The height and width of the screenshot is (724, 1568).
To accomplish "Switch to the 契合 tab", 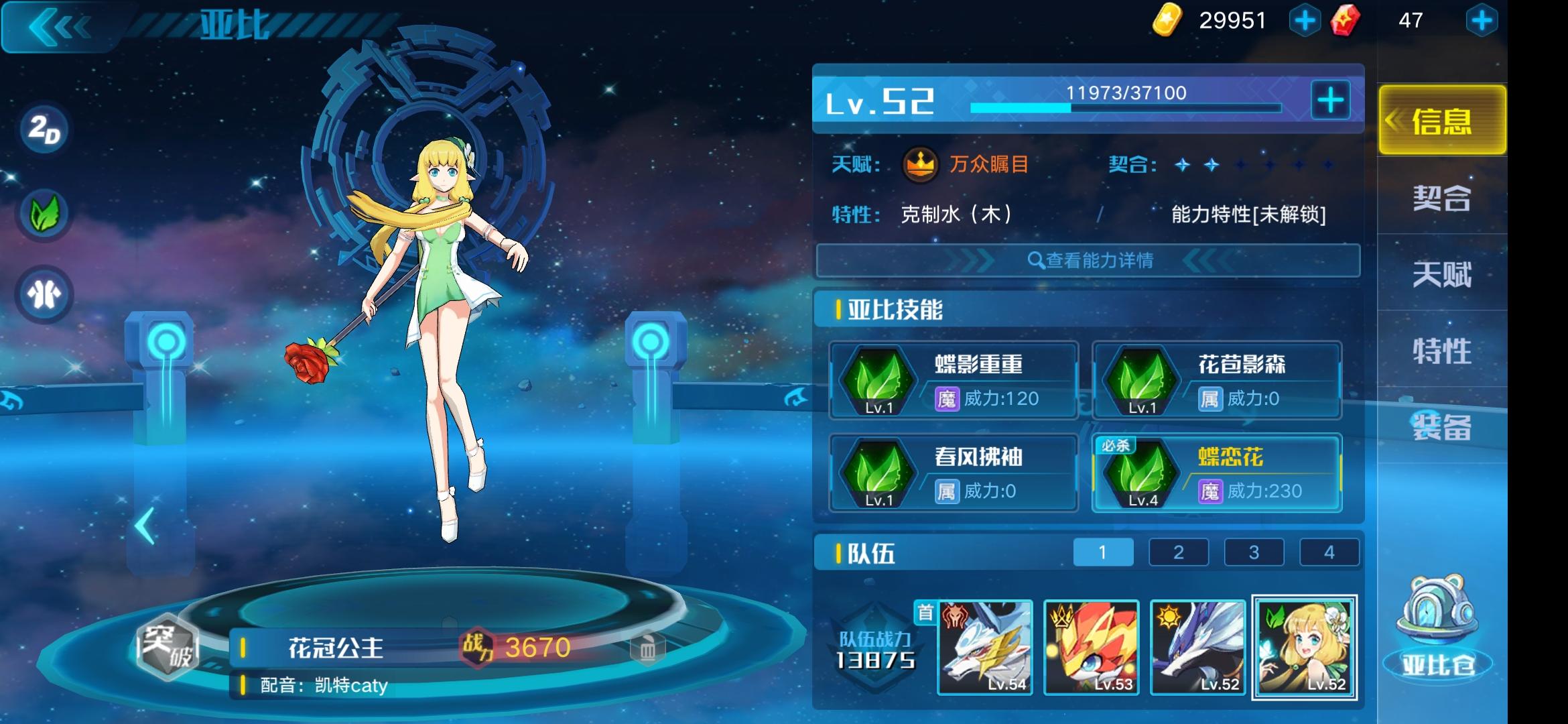I will tap(1441, 199).
